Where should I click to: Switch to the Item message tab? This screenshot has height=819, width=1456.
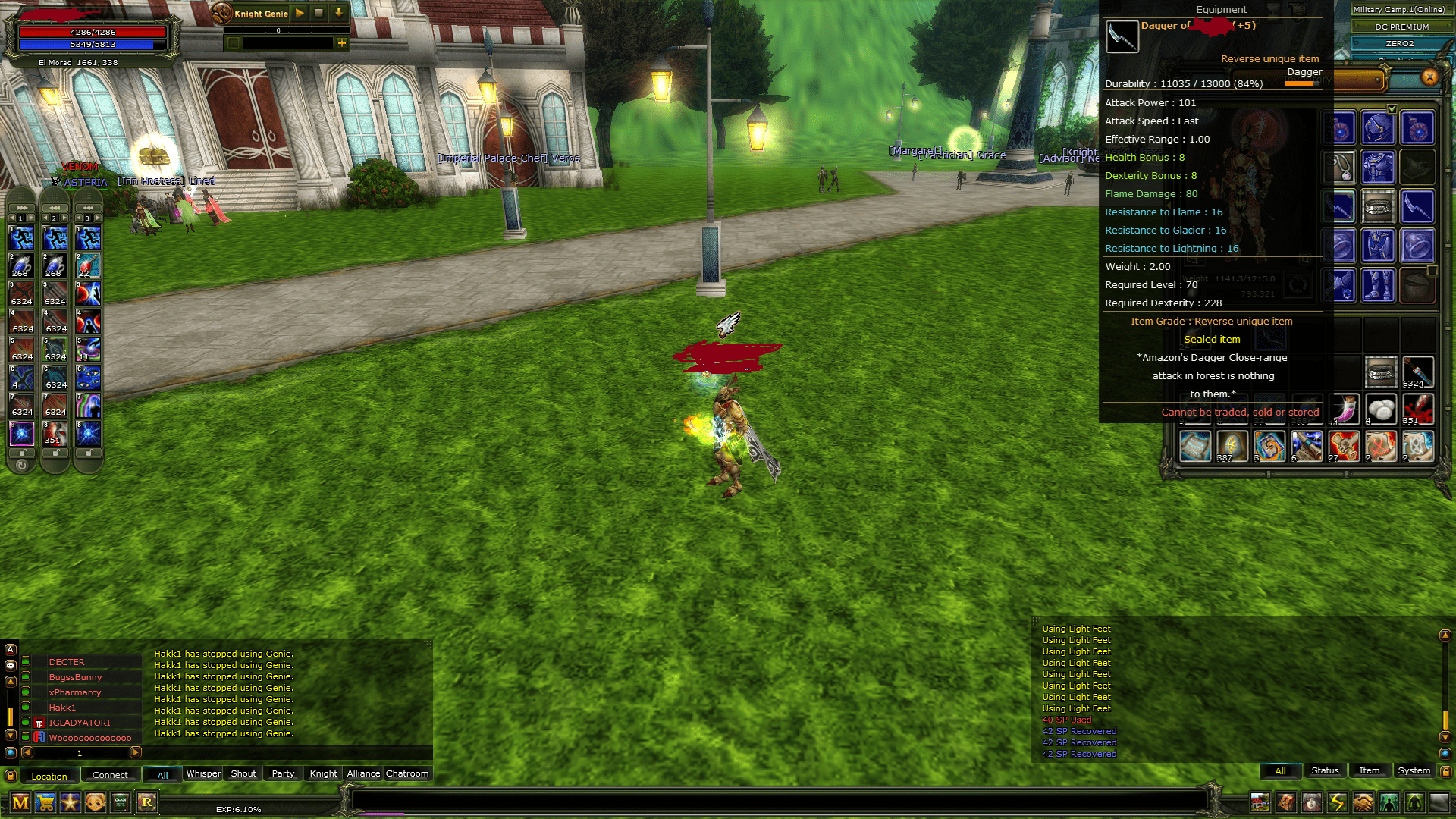(x=1370, y=770)
